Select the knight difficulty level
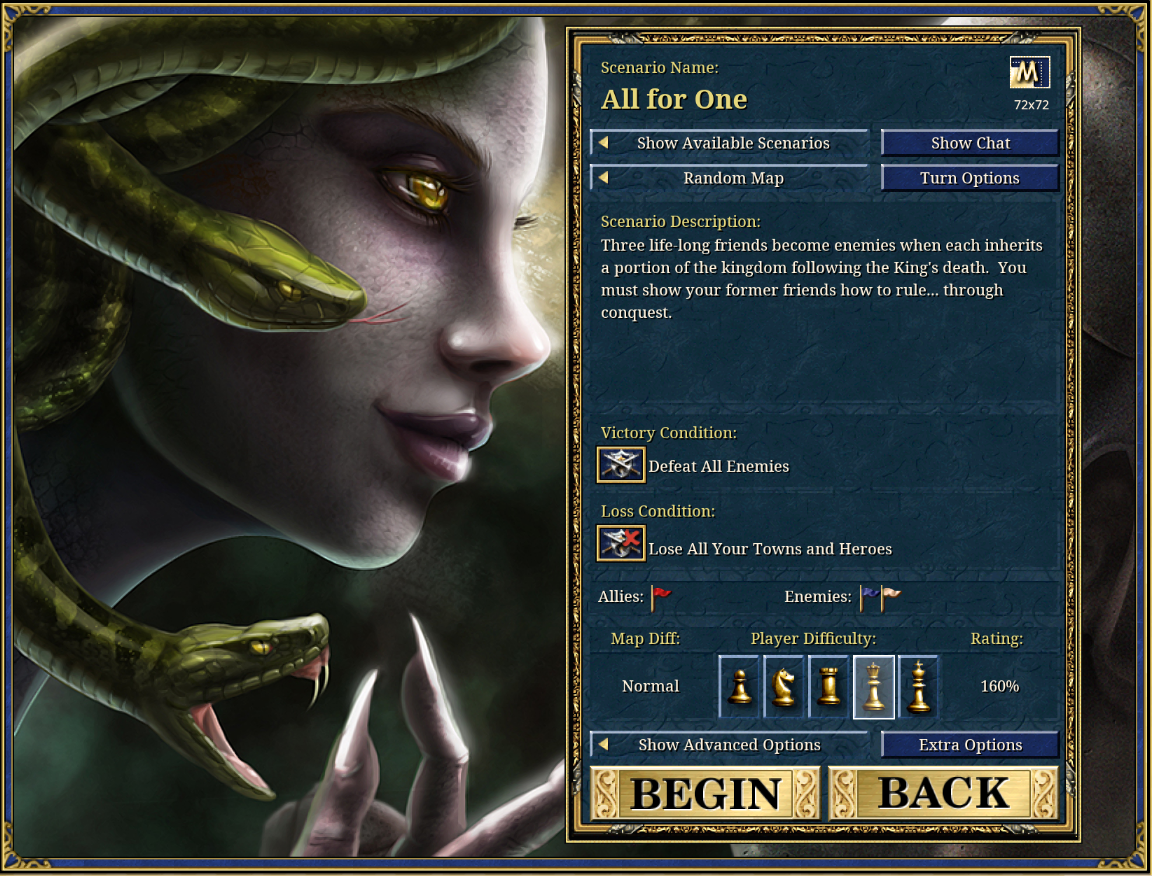 tap(784, 687)
